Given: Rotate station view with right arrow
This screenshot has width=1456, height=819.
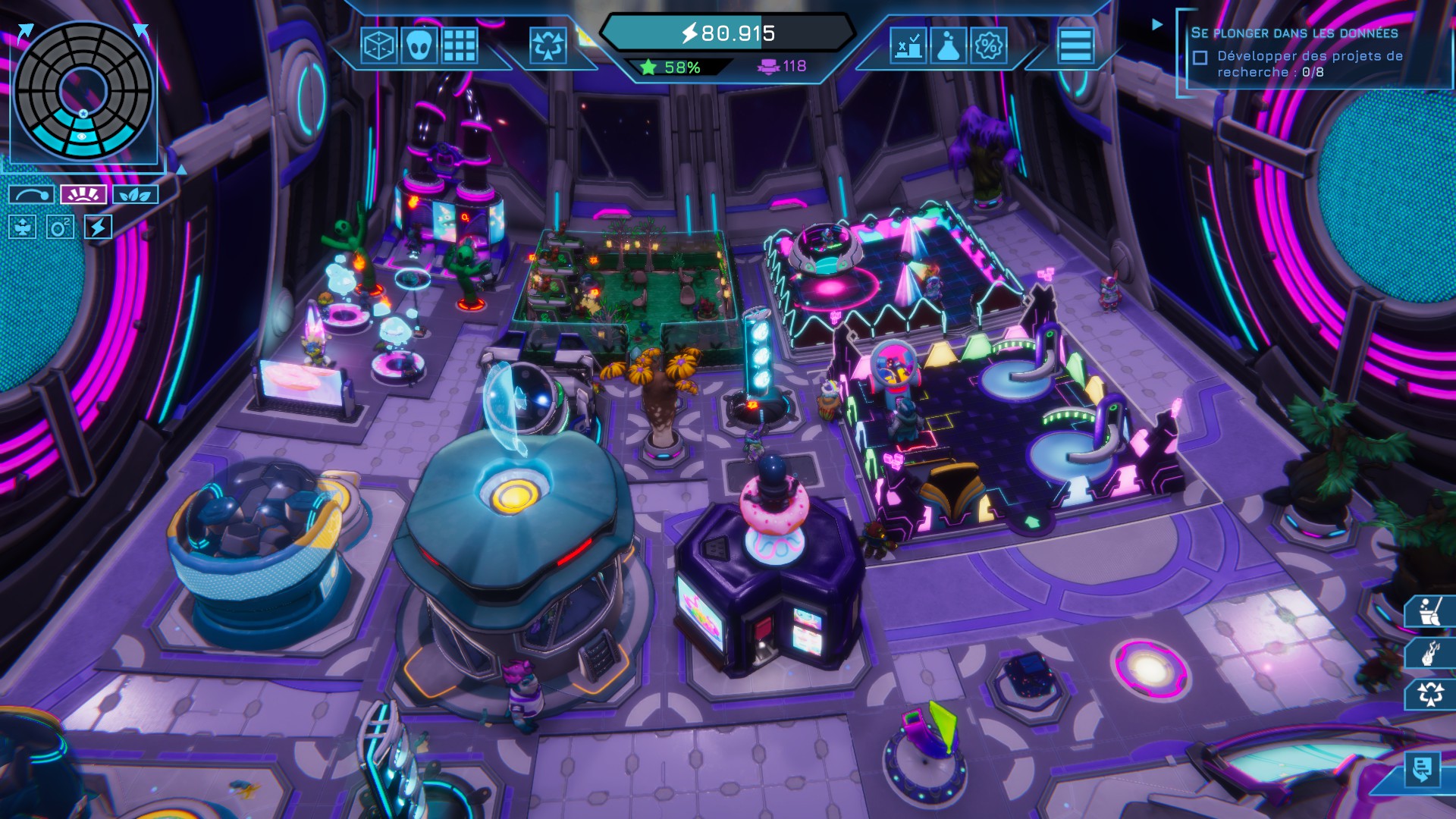Looking at the screenshot, I should click(x=142, y=30).
